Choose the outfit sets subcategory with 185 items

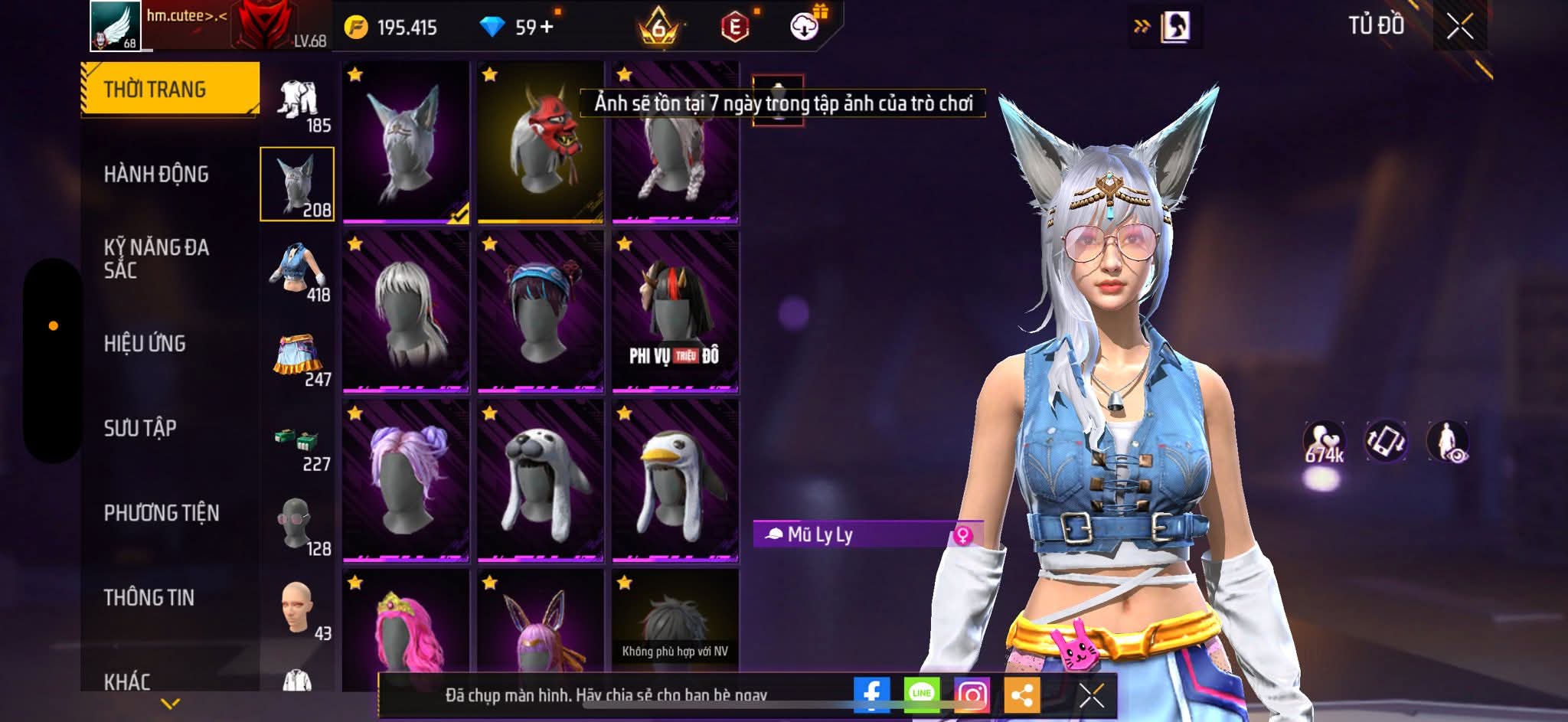tap(299, 103)
